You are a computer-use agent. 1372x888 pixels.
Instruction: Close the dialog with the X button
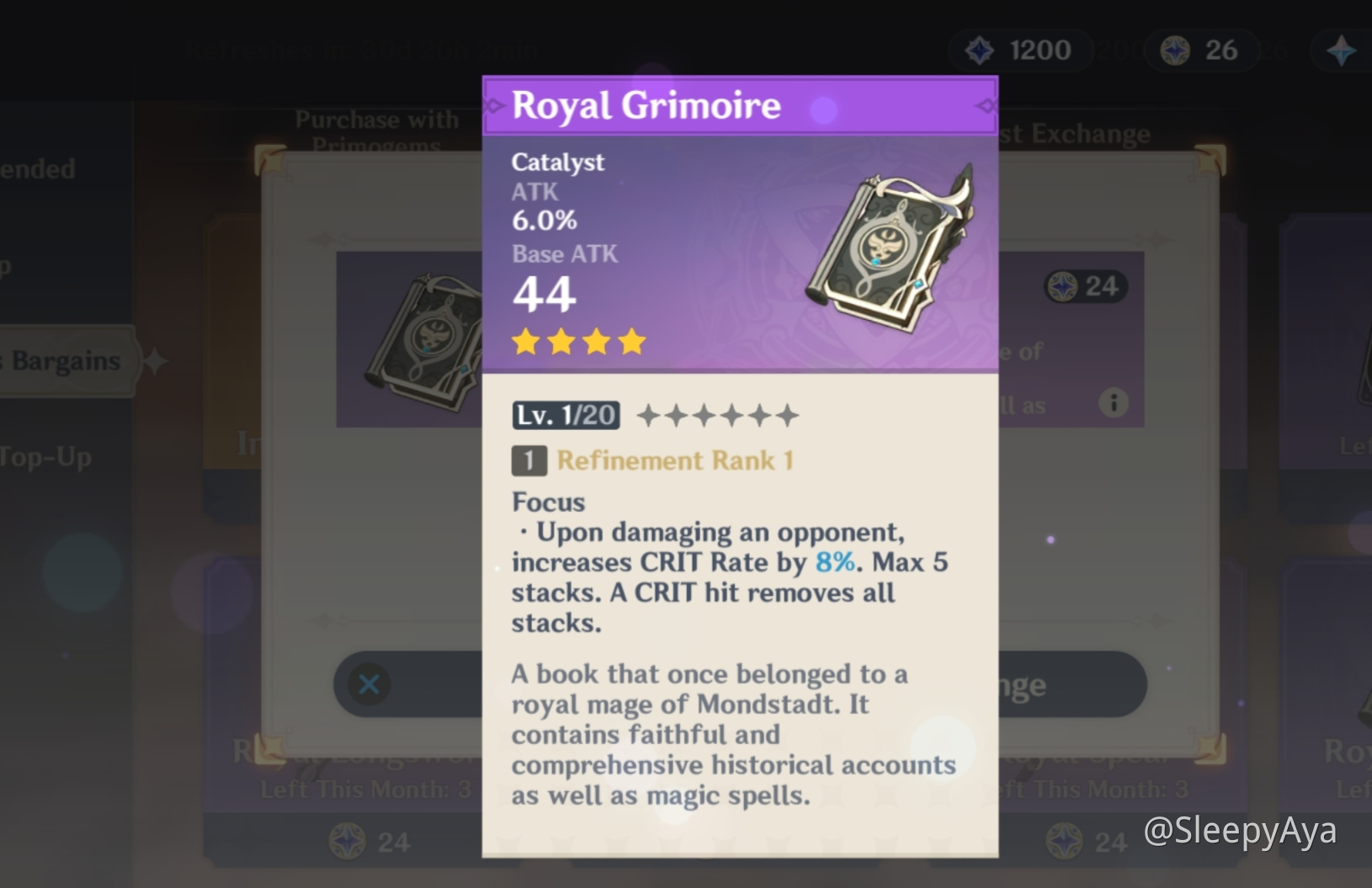[x=369, y=684]
